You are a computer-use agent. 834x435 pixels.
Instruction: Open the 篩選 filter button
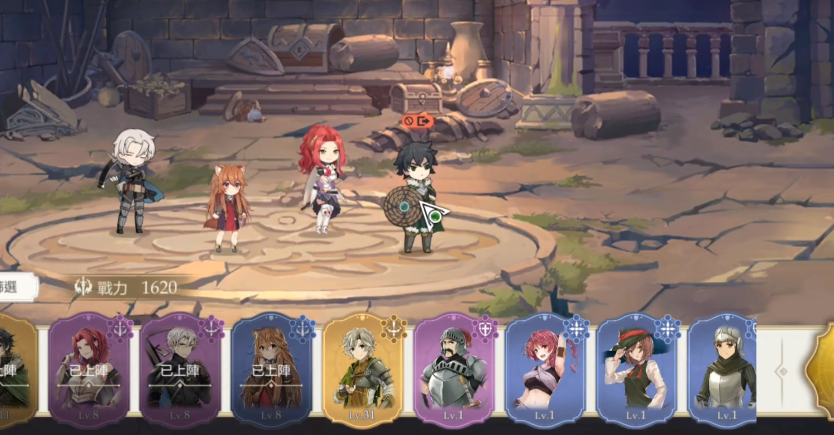point(14,287)
